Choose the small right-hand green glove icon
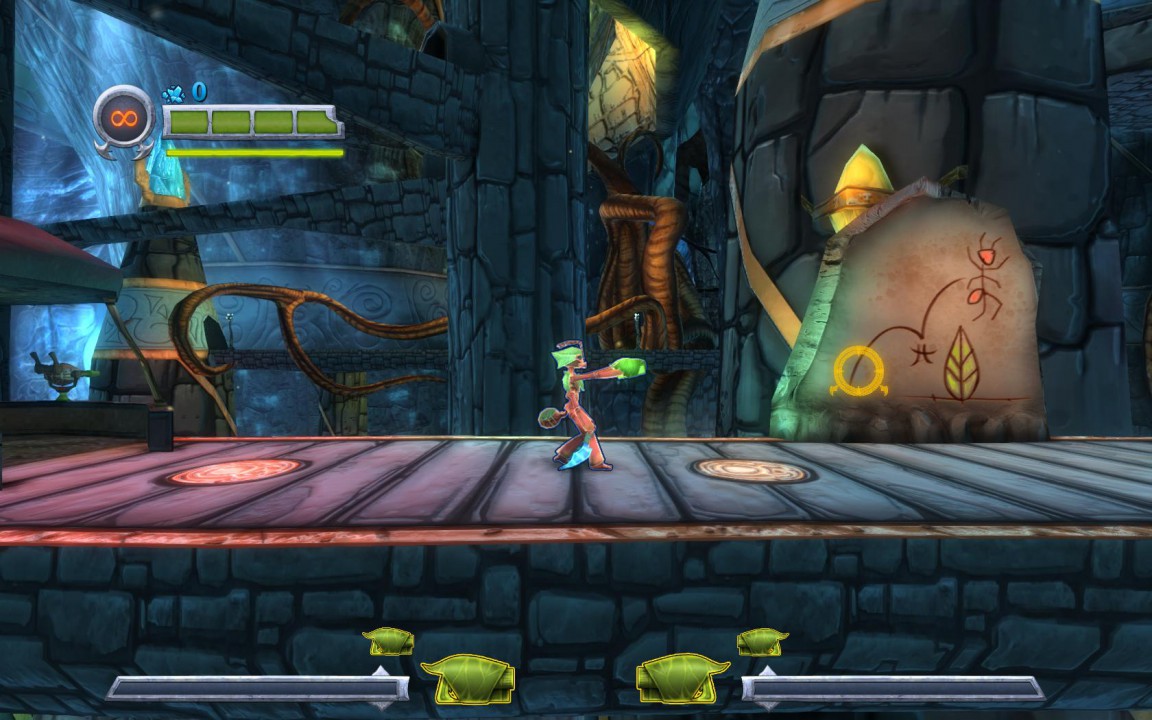This screenshot has height=720, width=1152. coord(762,641)
